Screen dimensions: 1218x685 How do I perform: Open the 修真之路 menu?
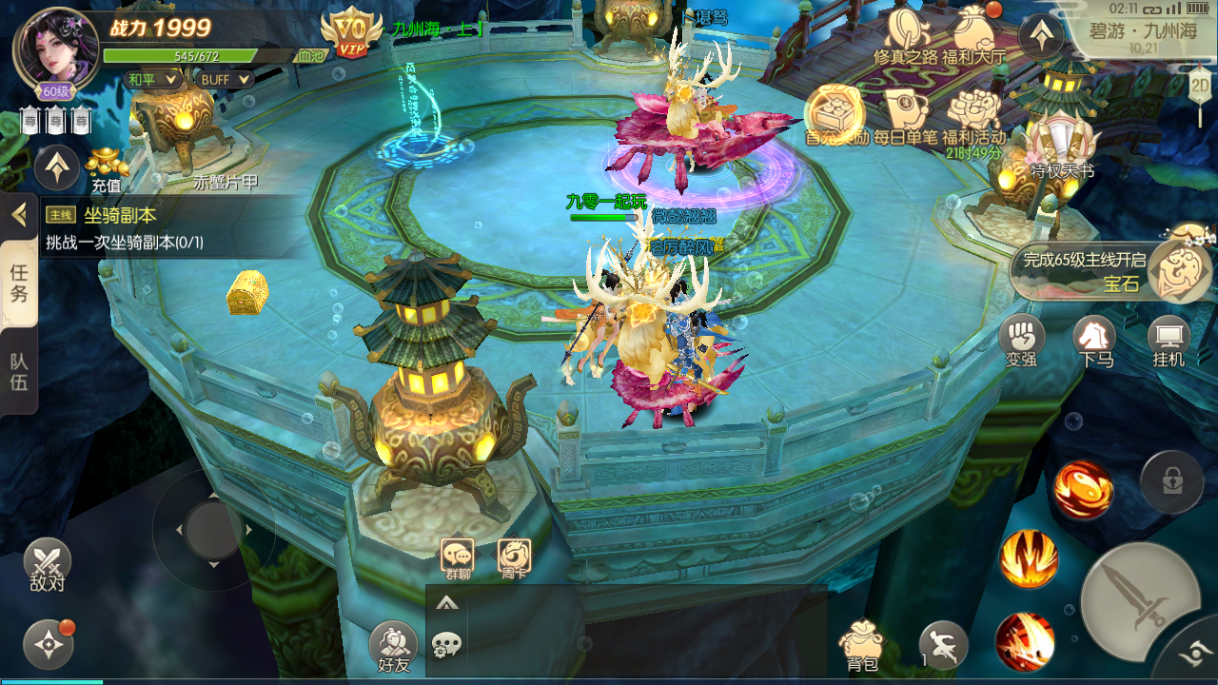[x=908, y=36]
